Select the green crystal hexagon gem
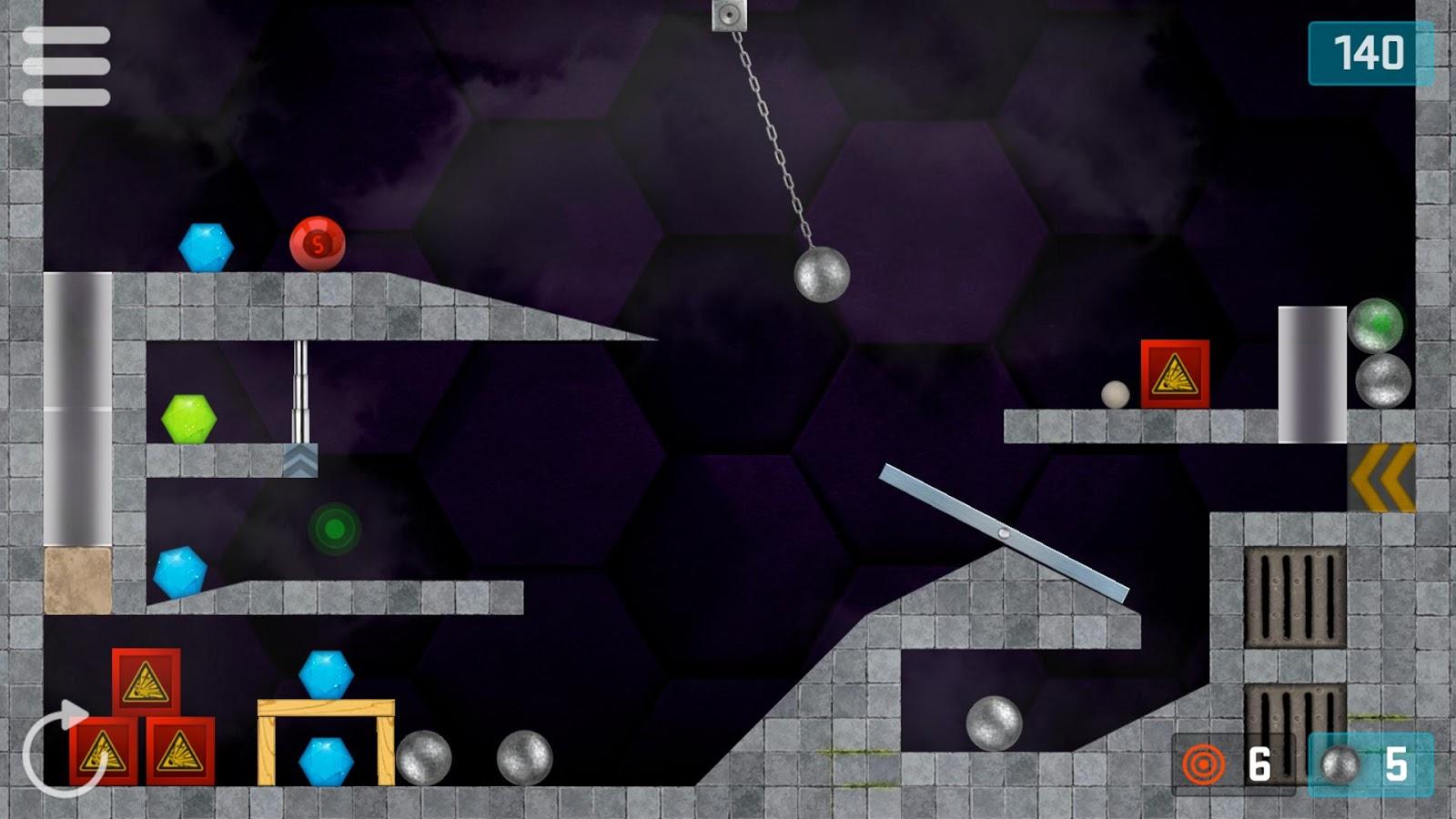Viewport: 1456px width, 819px height. point(187,417)
